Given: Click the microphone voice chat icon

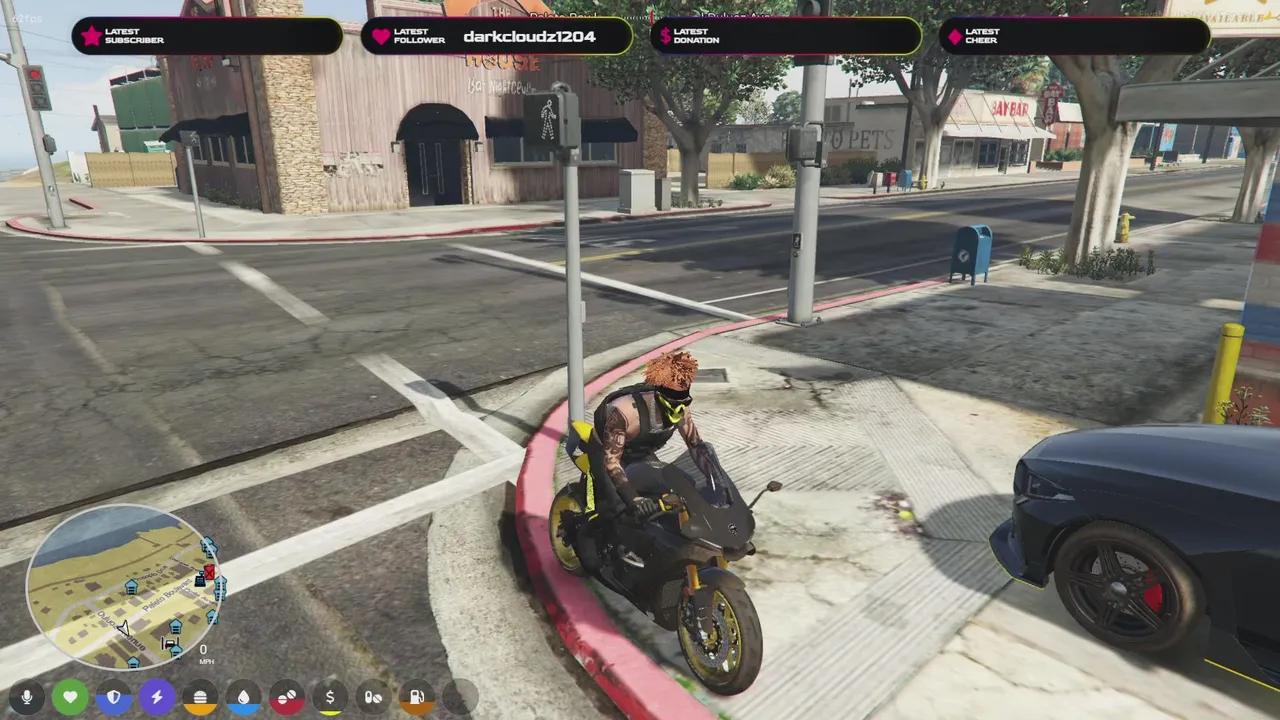Looking at the screenshot, I should pos(27,697).
